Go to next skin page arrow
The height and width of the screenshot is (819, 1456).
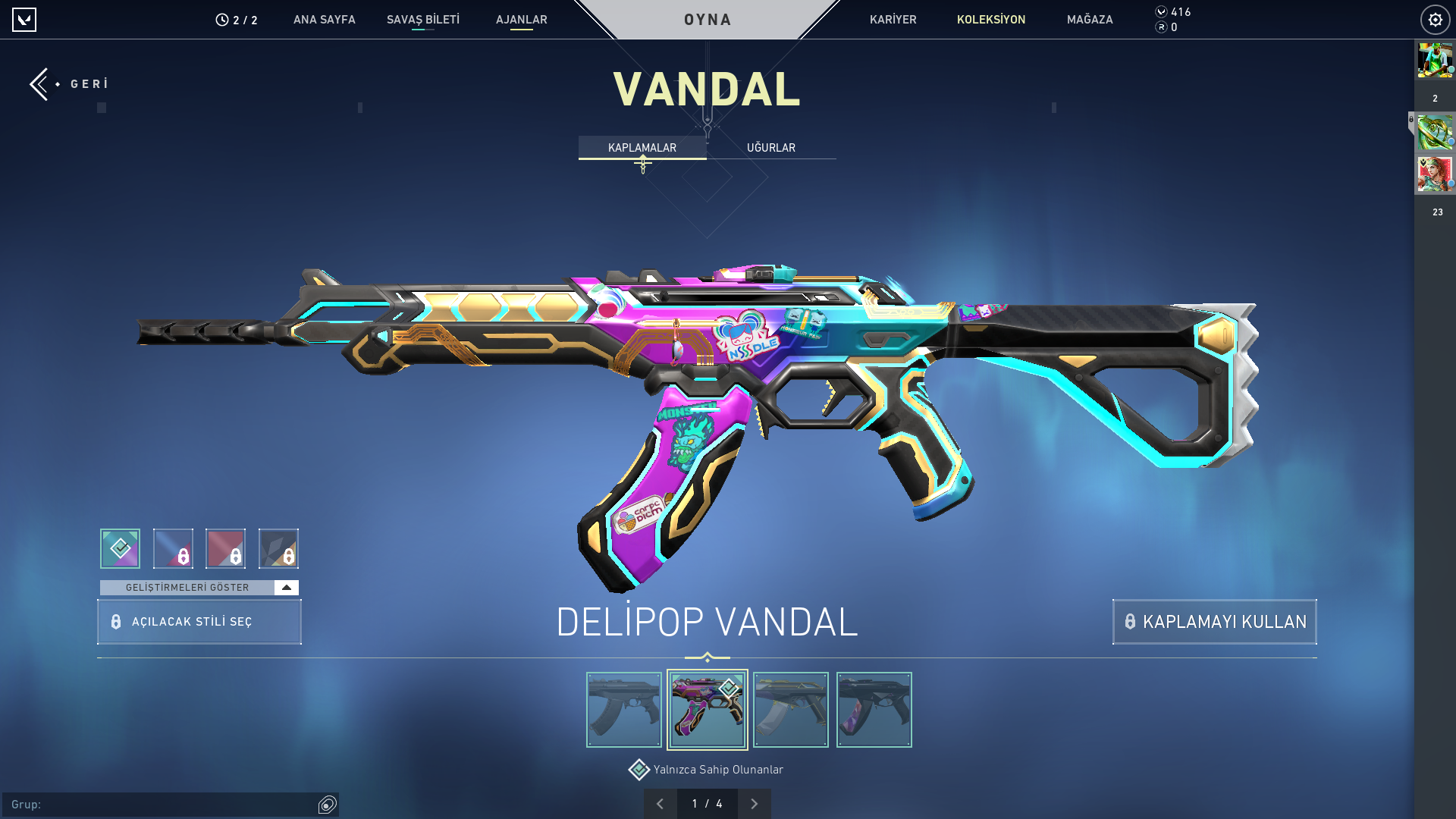tap(754, 804)
